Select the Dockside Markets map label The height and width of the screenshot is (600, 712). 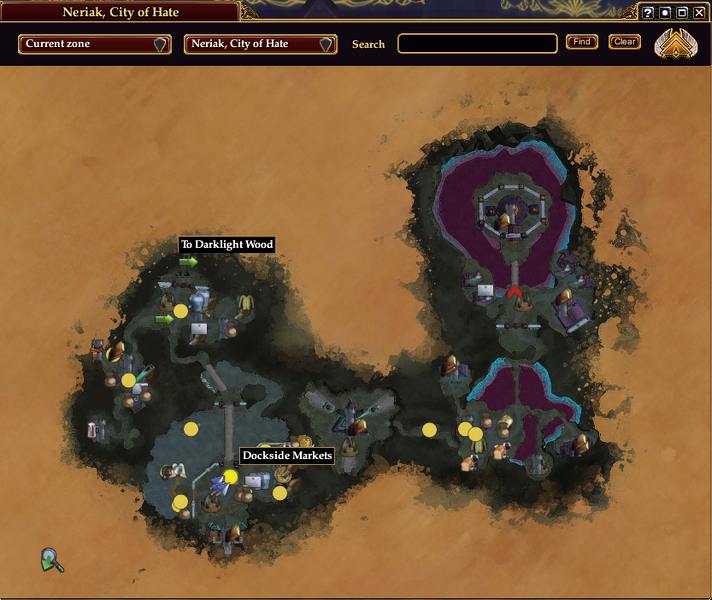click(x=287, y=456)
